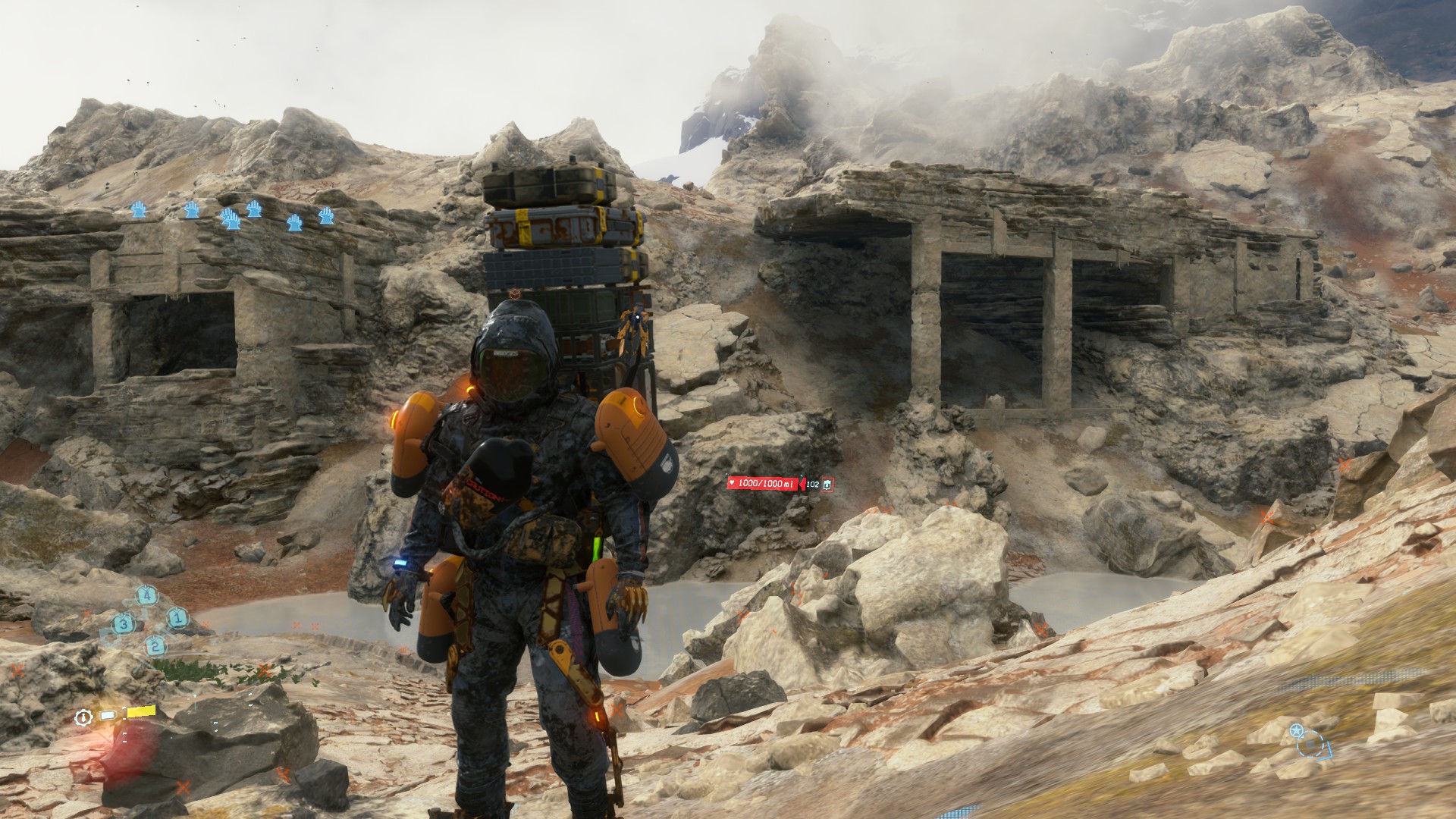Screen dimensions: 1456x819
Task: Select the numbered marker 4
Action: pyautogui.click(x=147, y=595)
